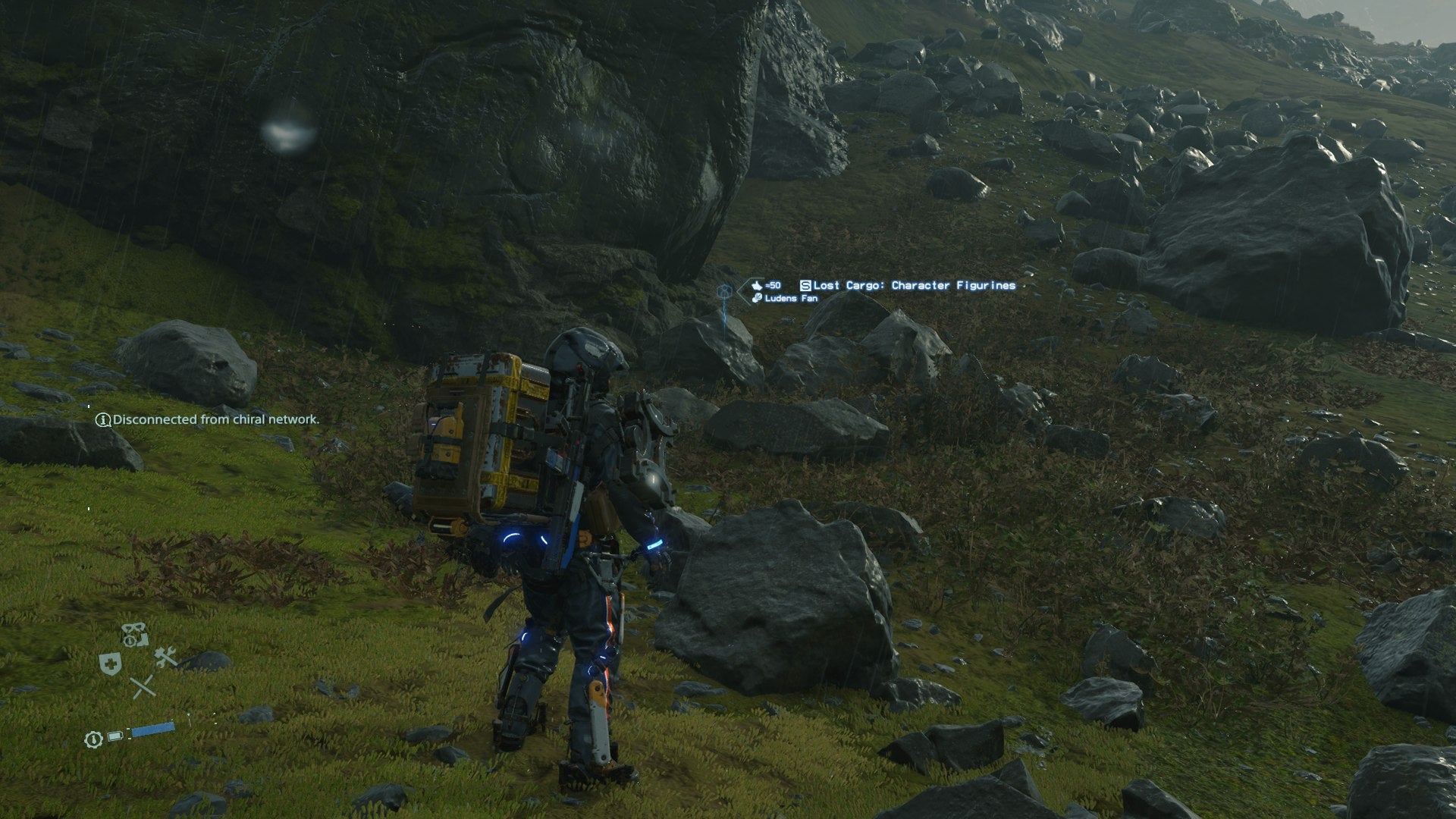Select the S standard-cargo category icon
The height and width of the screenshot is (819, 1456).
point(805,285)
